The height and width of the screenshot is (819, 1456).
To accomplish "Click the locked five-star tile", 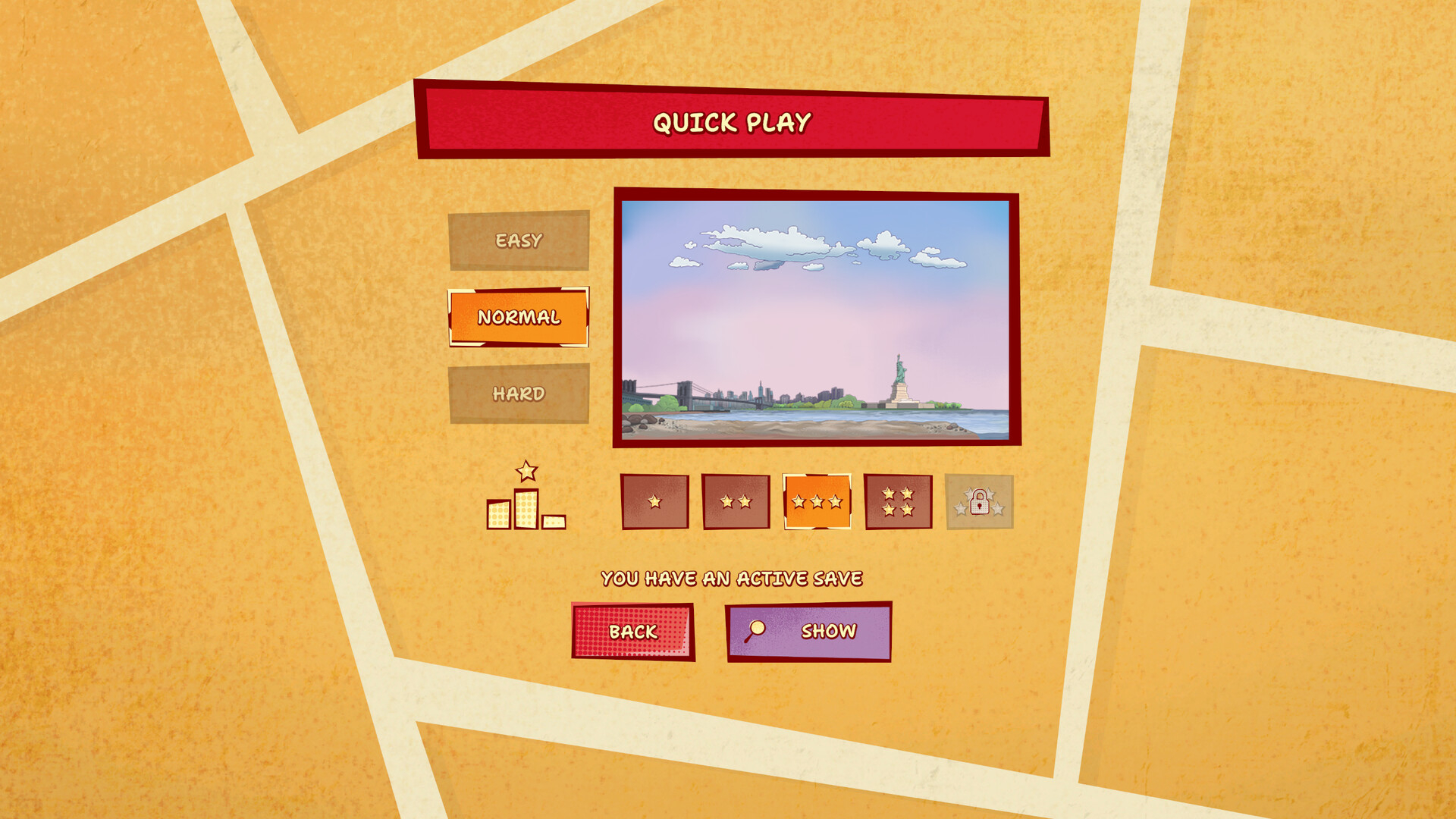I will [979, 501].
